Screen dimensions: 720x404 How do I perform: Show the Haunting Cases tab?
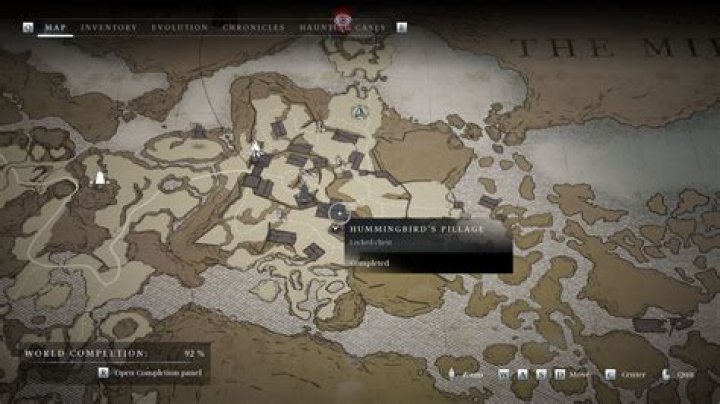(x=343, y=28)
